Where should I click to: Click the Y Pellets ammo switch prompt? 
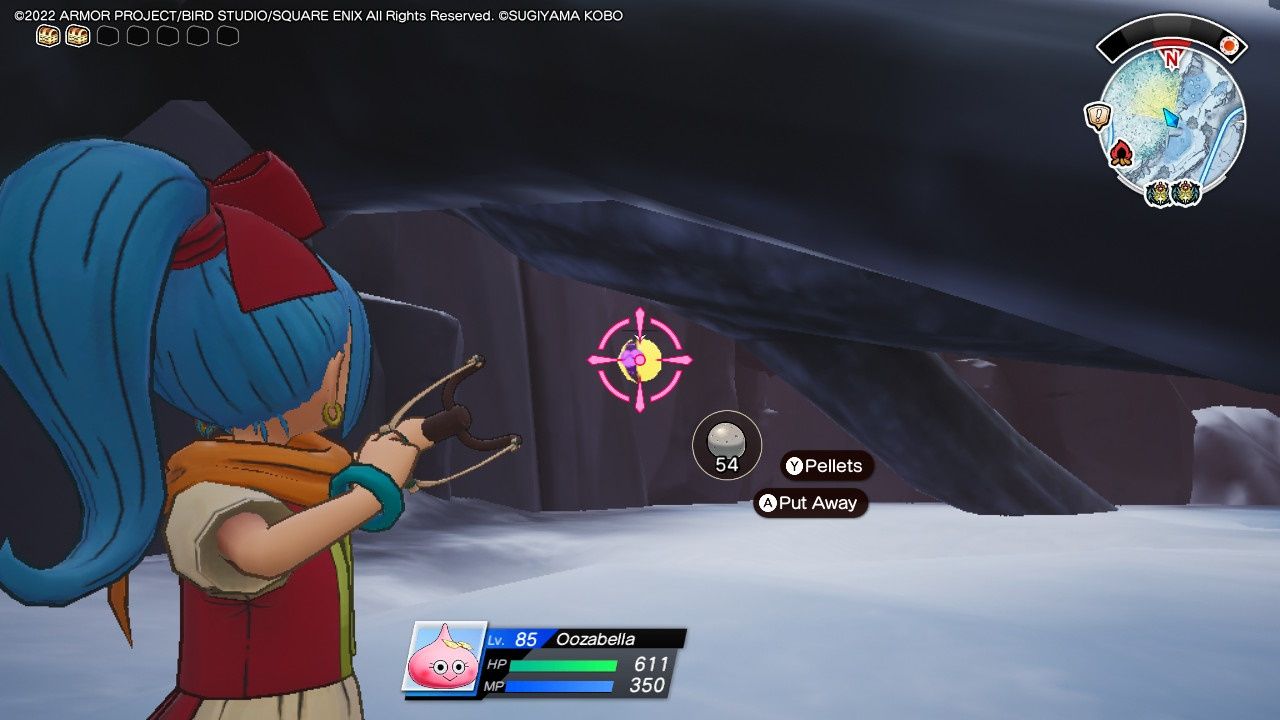tap(825, 466)
